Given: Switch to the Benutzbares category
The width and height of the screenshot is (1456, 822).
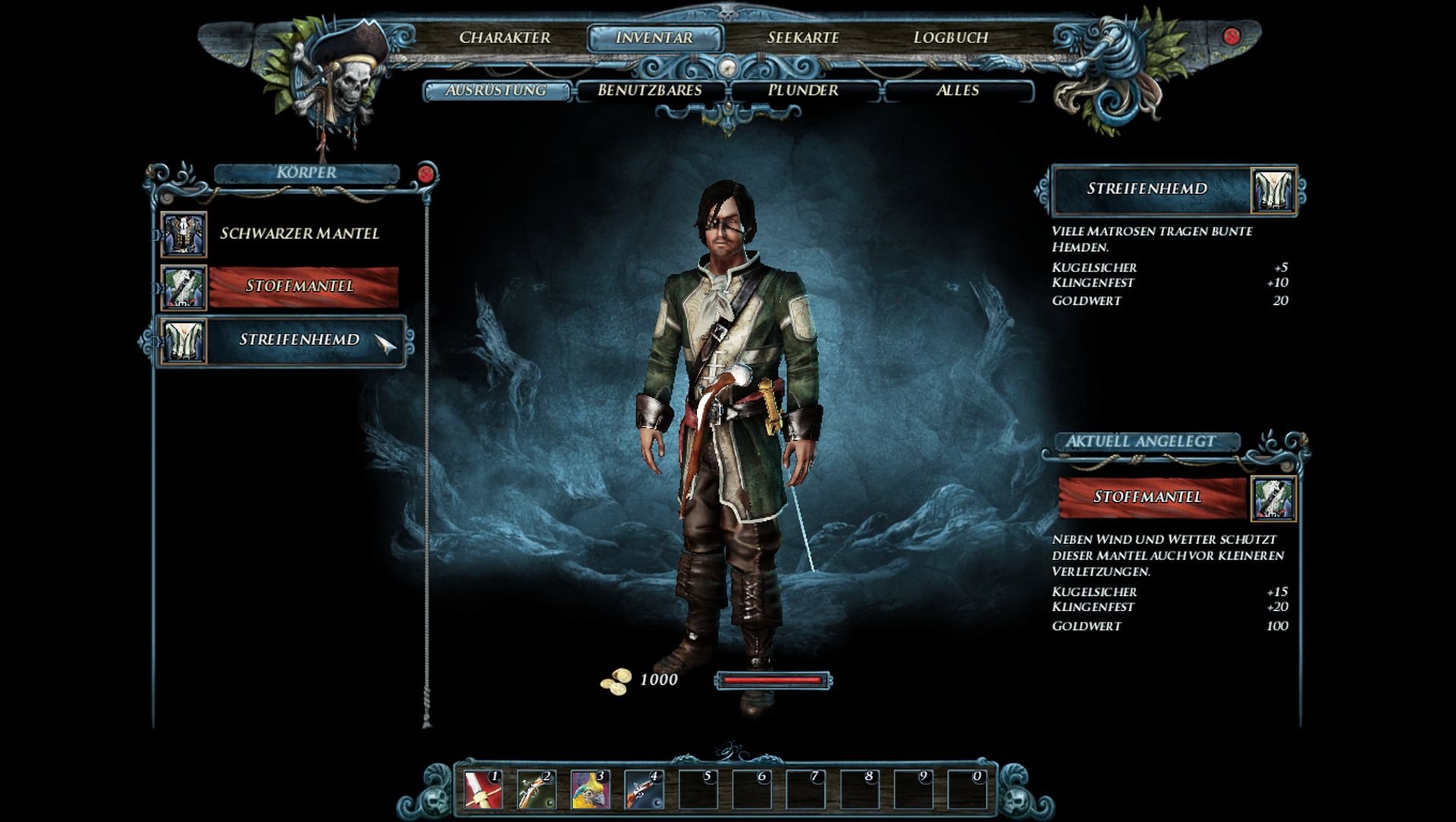Looking at the screenshot, I should tap(650, 90).
